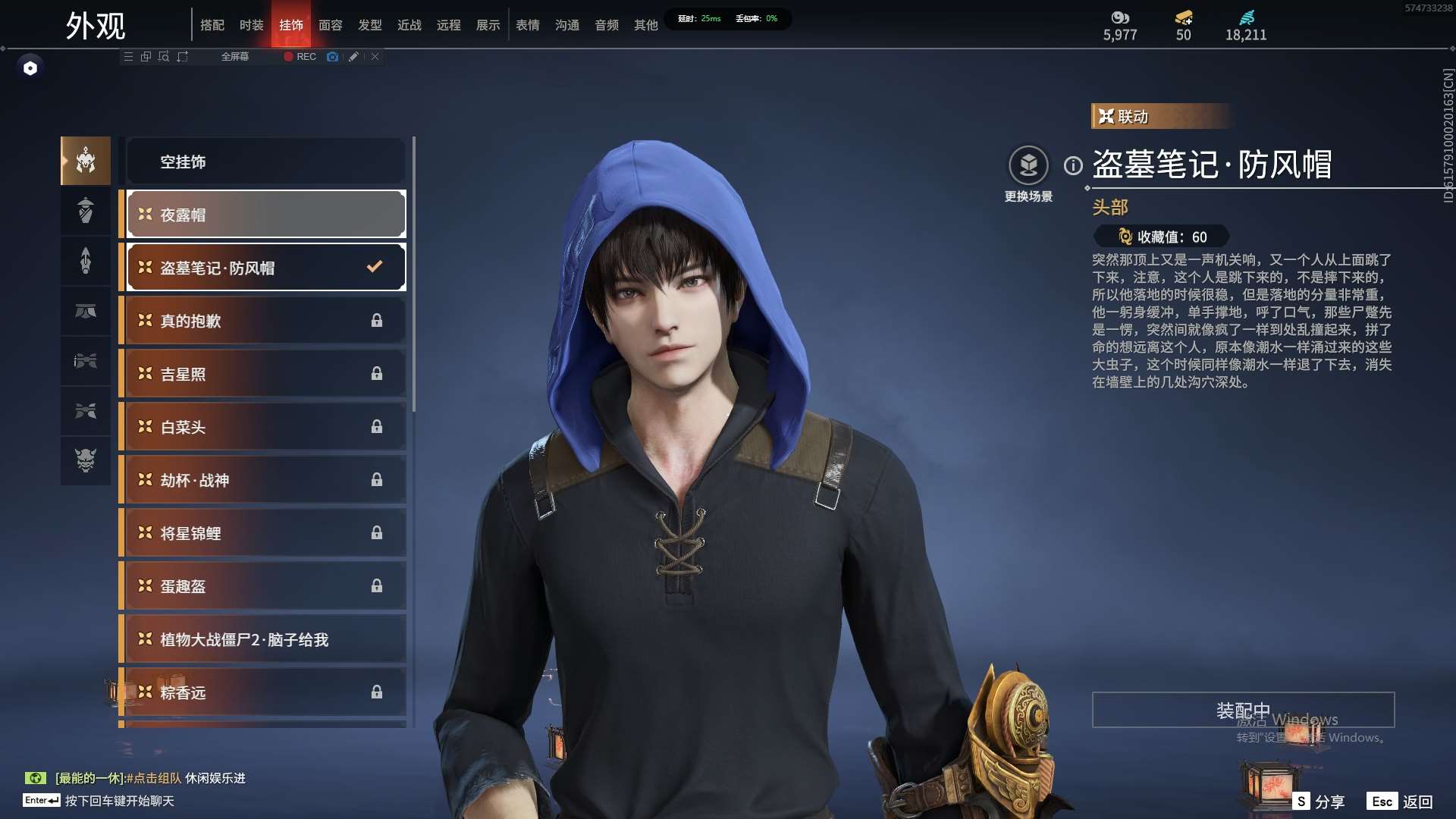This screenshot has width=1456, height=819.
Task: Open the 近战 melee tab
Action: click(x=409, y=25)
